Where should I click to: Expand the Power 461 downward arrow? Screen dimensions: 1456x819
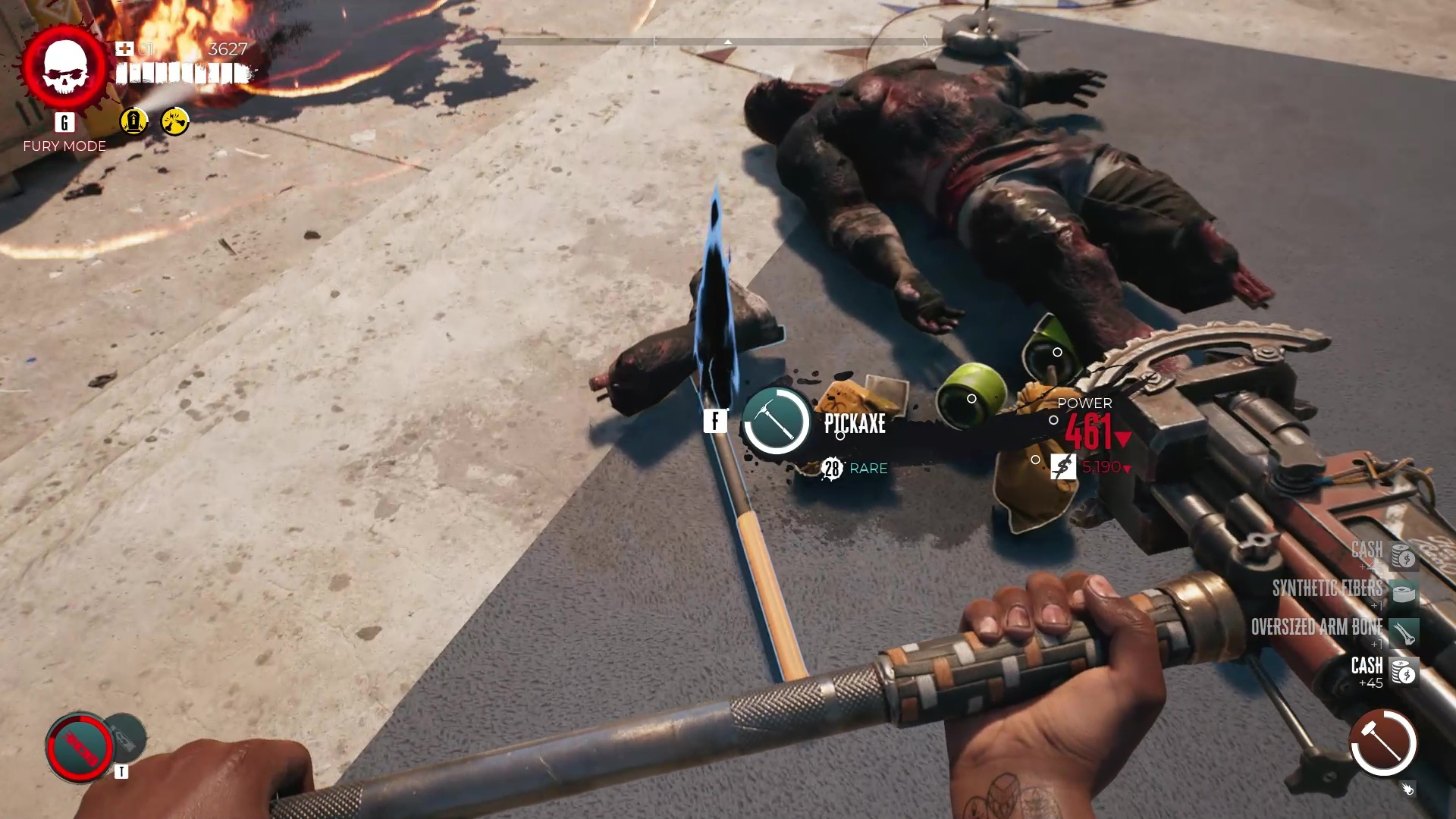(x=1124, y=438)
